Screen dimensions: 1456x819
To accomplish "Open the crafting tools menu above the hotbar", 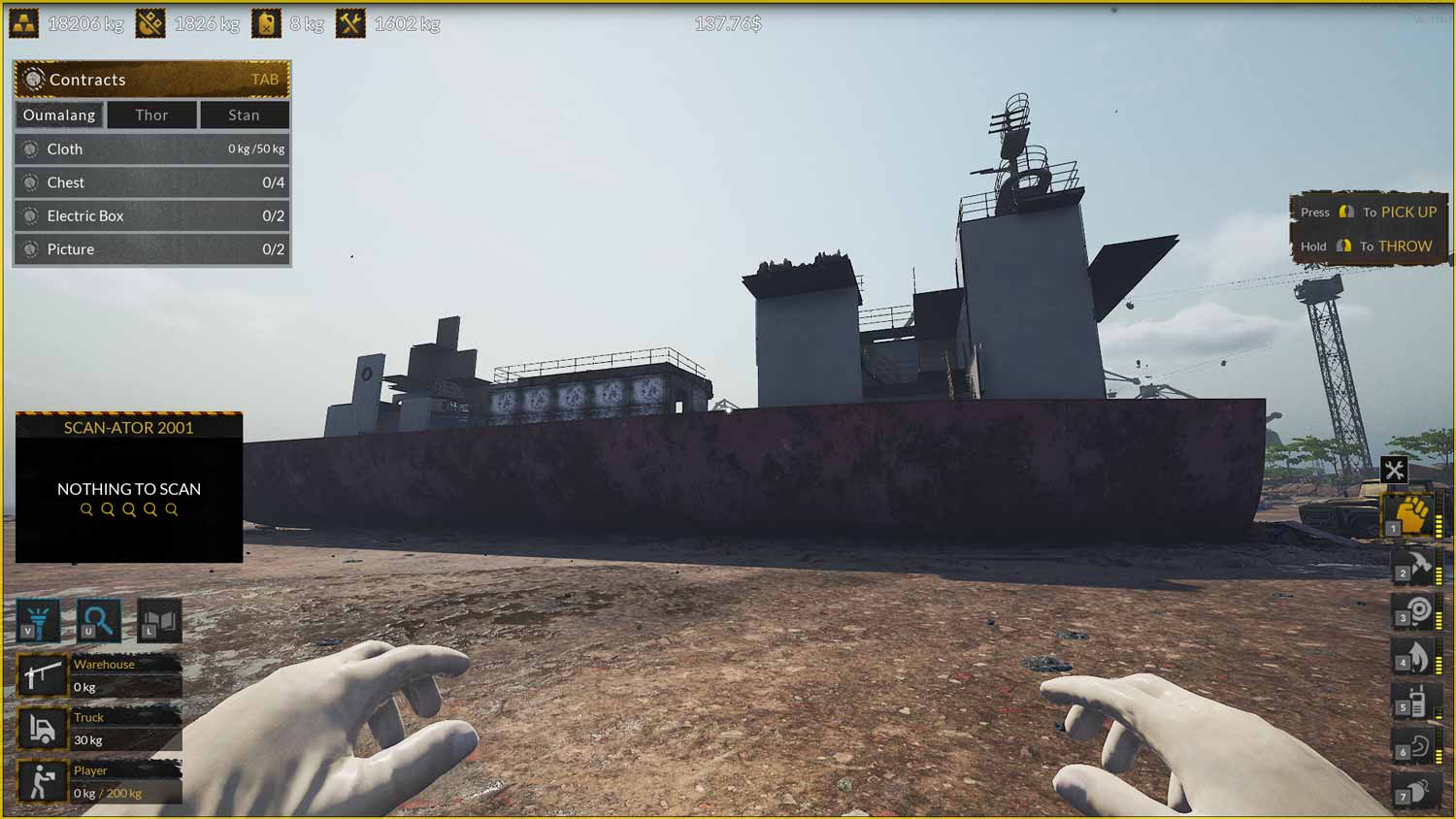I will pos(1395,470).
